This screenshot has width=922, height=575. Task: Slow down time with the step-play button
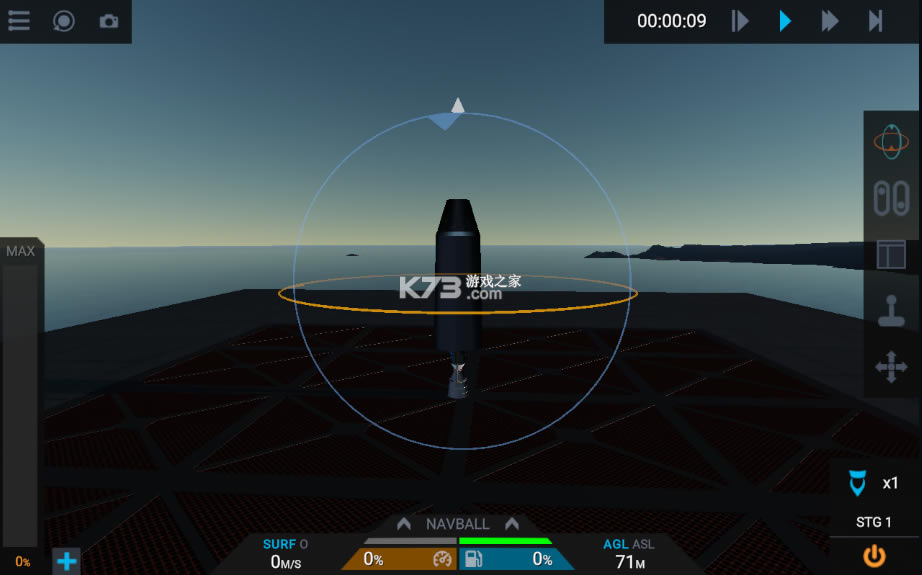point(740,21)
